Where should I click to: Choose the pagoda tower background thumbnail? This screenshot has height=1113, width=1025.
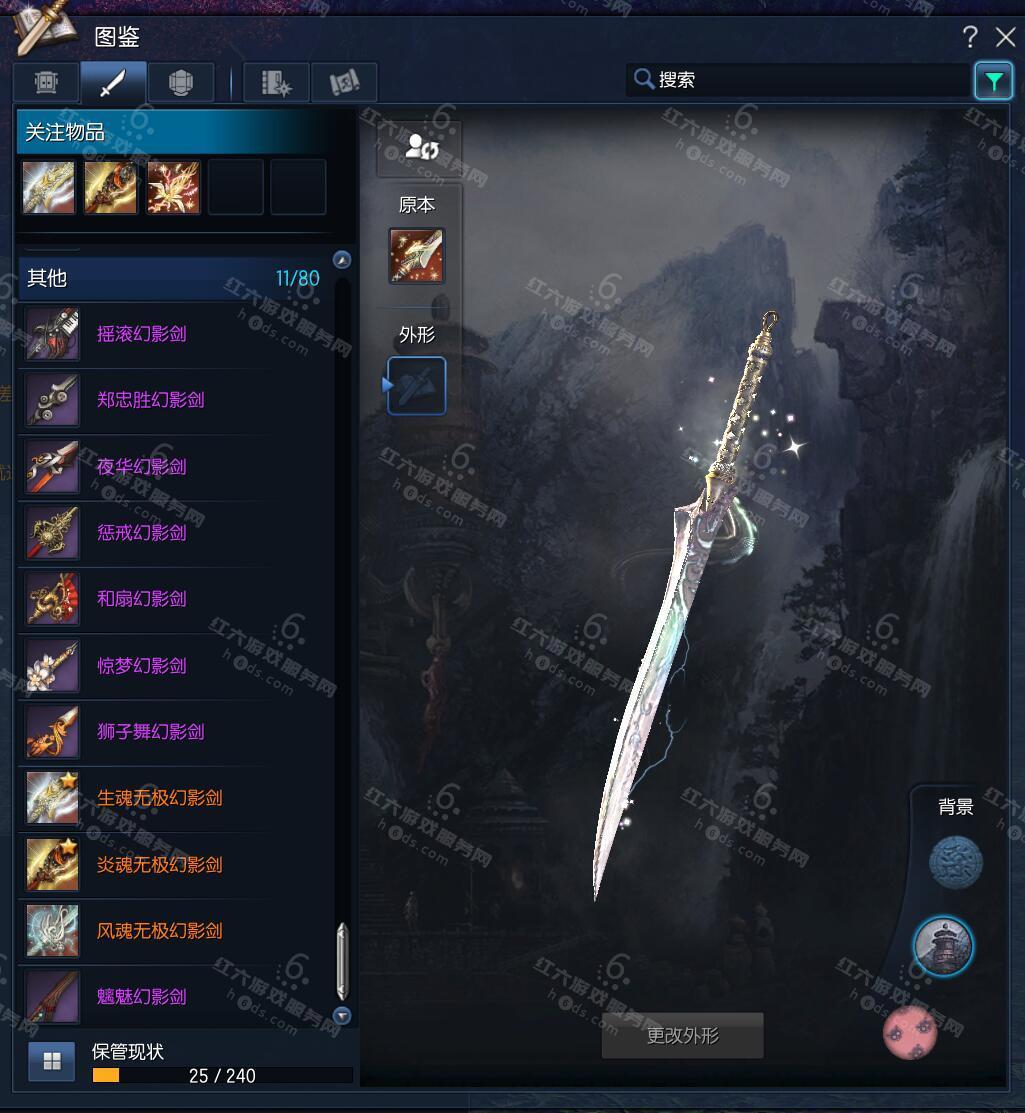tap(943, 945)
